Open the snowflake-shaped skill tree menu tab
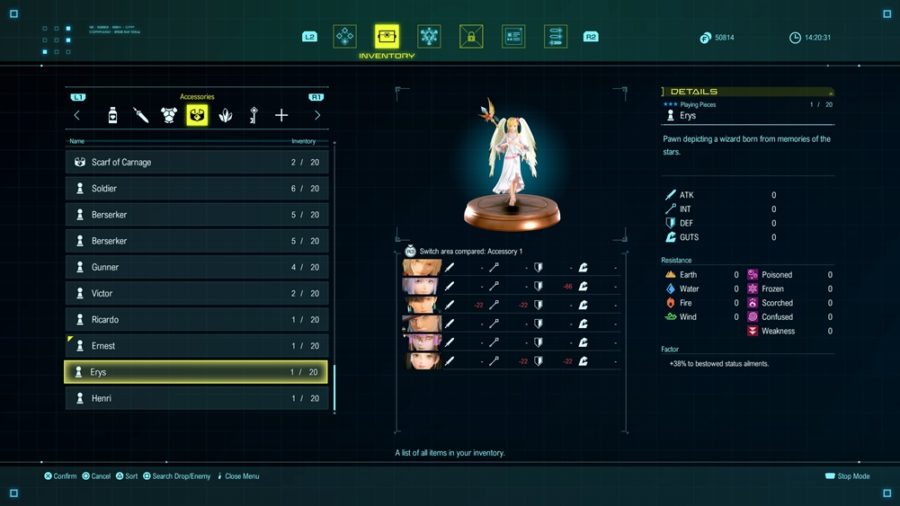Viewport: 900px width, 506px height. point(429,37)
